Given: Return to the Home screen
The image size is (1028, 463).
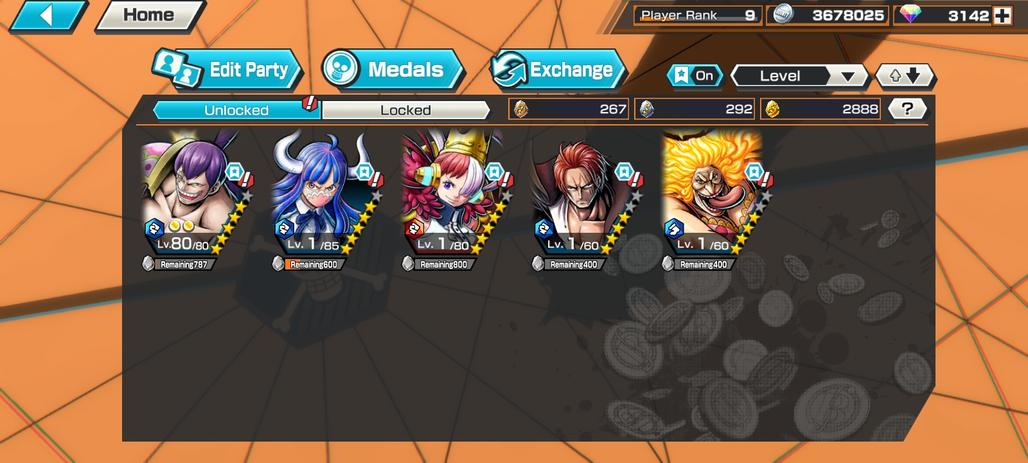Looking at the screenshot, I should pyautogui.click(x=149, y=16).
